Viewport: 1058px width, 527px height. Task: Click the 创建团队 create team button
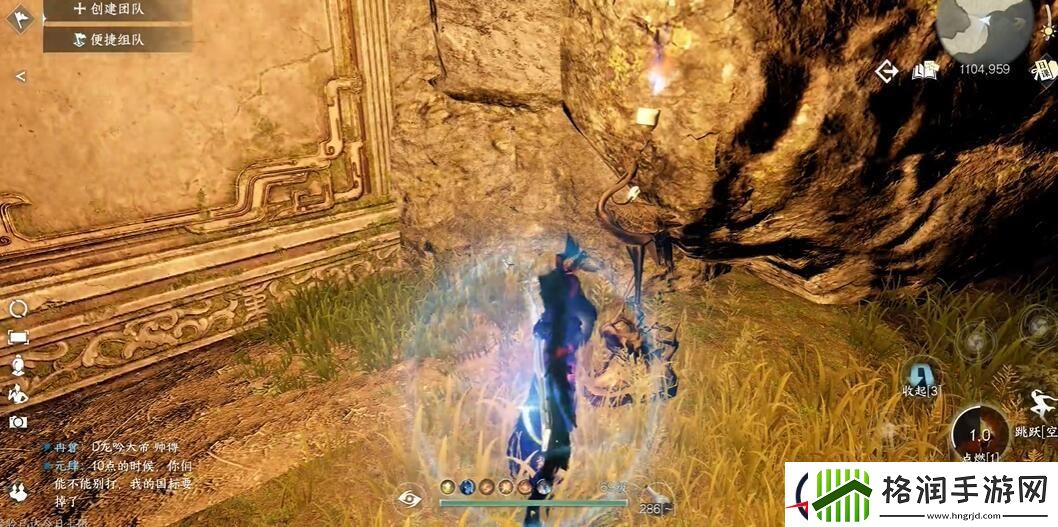coord(117,9)
